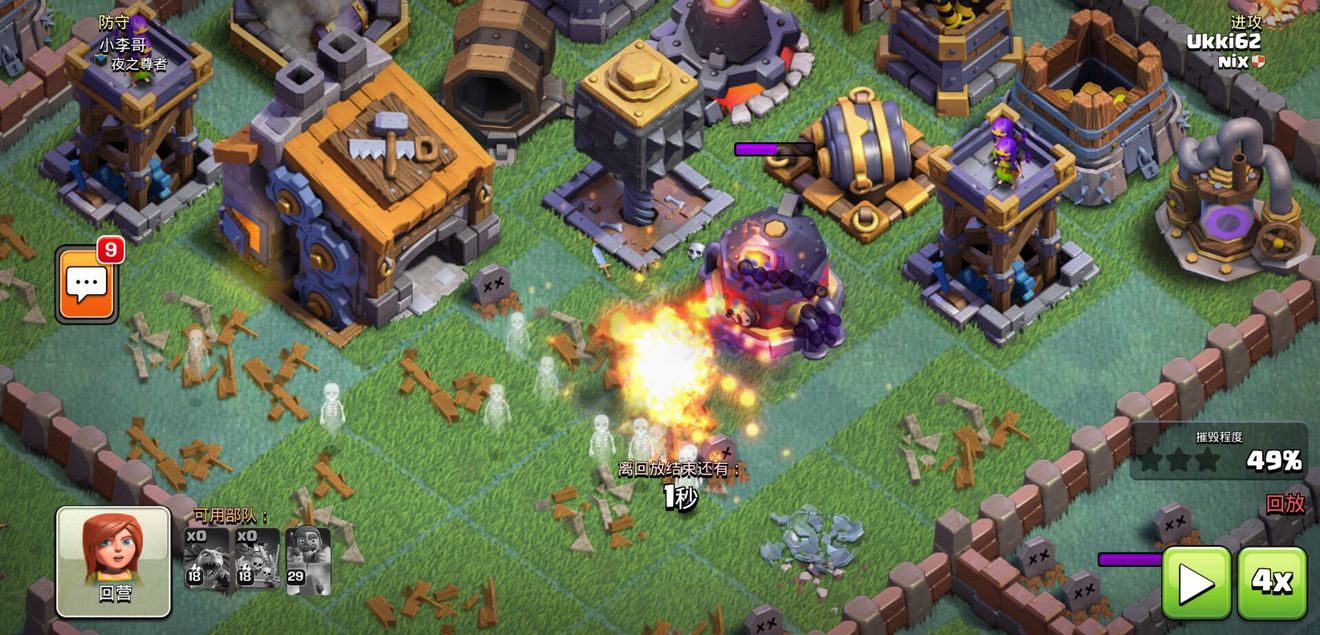Open the chat with 9 unread messages
The width and height of the screenshot is (1320, 635).
click(x=87, y=285)
